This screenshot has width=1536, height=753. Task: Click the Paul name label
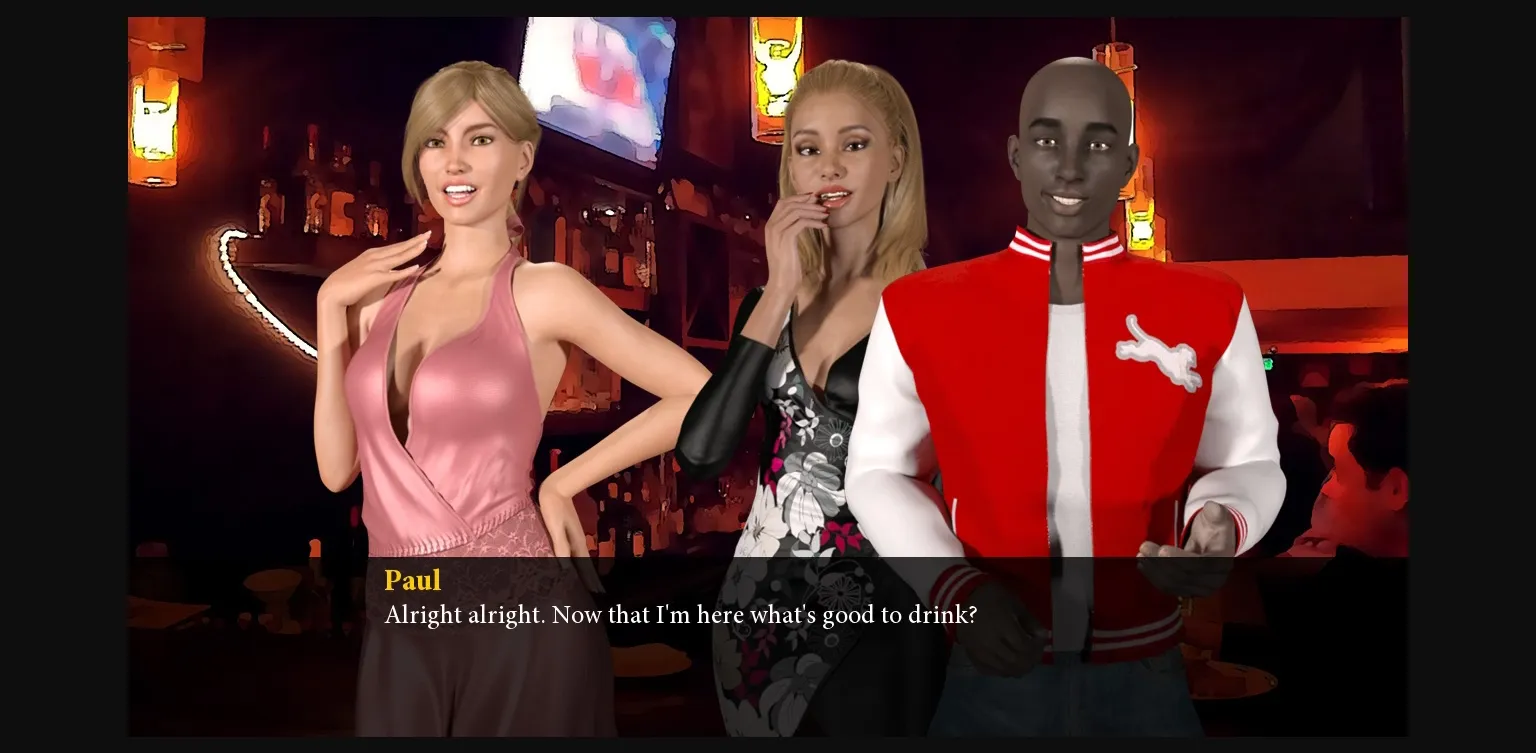(x=413, y=581)
